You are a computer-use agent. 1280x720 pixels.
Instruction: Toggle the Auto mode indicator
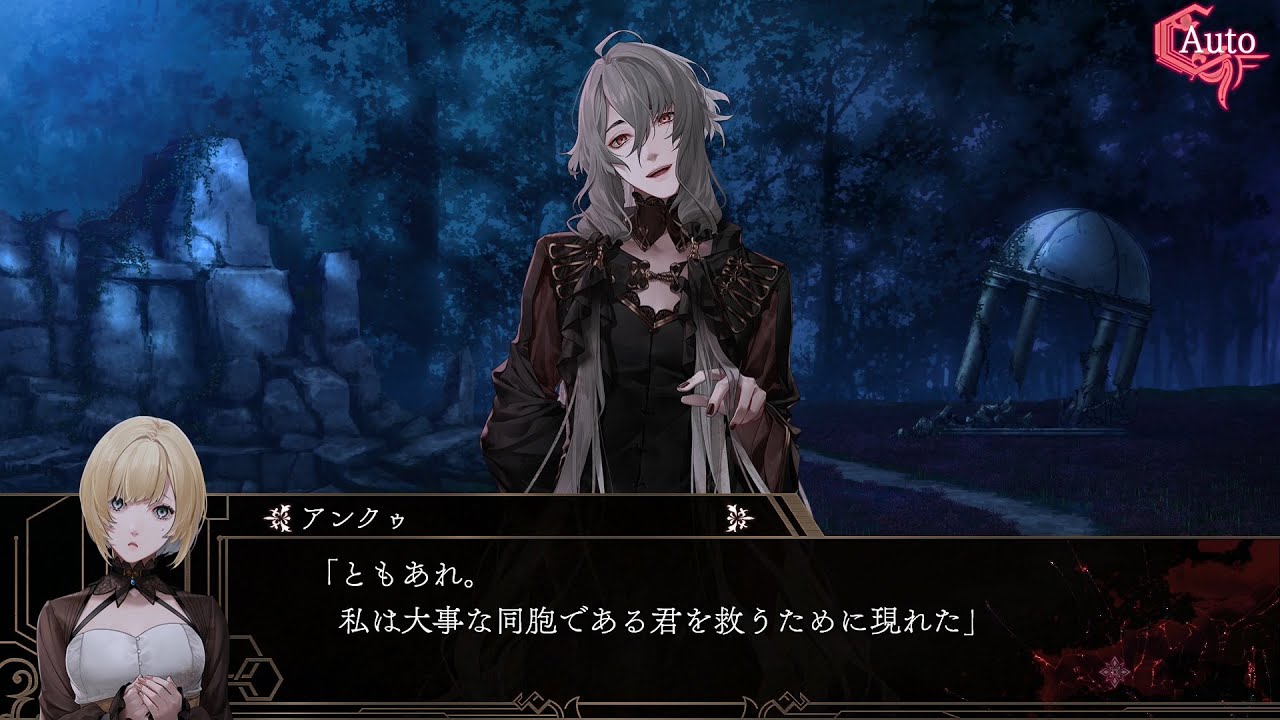[1218, 44]
